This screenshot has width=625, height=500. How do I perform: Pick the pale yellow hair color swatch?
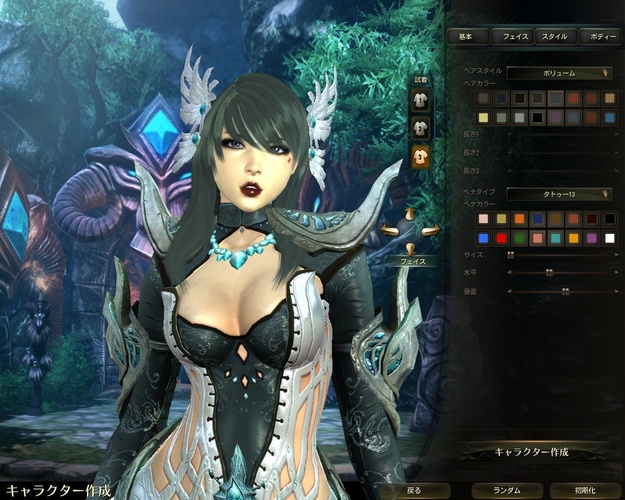point(484,118)
